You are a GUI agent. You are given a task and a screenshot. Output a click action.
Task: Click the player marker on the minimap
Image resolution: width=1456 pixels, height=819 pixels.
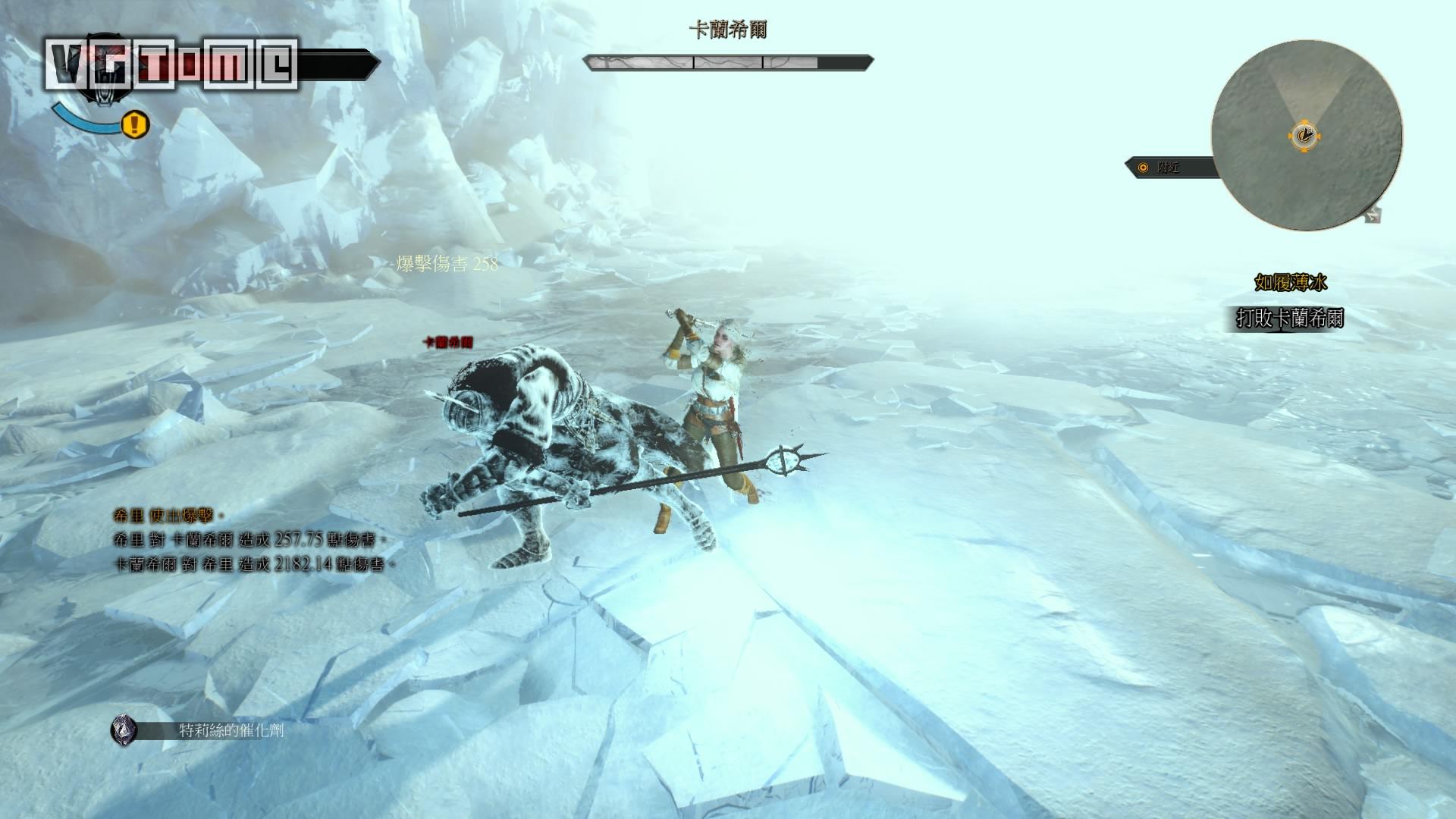[x=1304, y=136]
